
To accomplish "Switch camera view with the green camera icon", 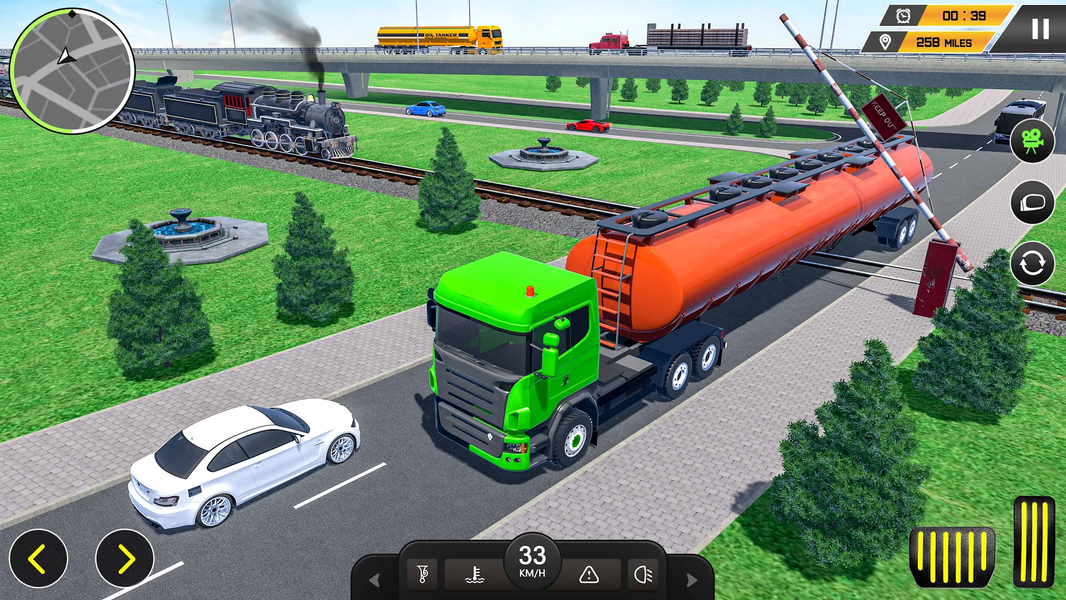I will point(1032,141).
